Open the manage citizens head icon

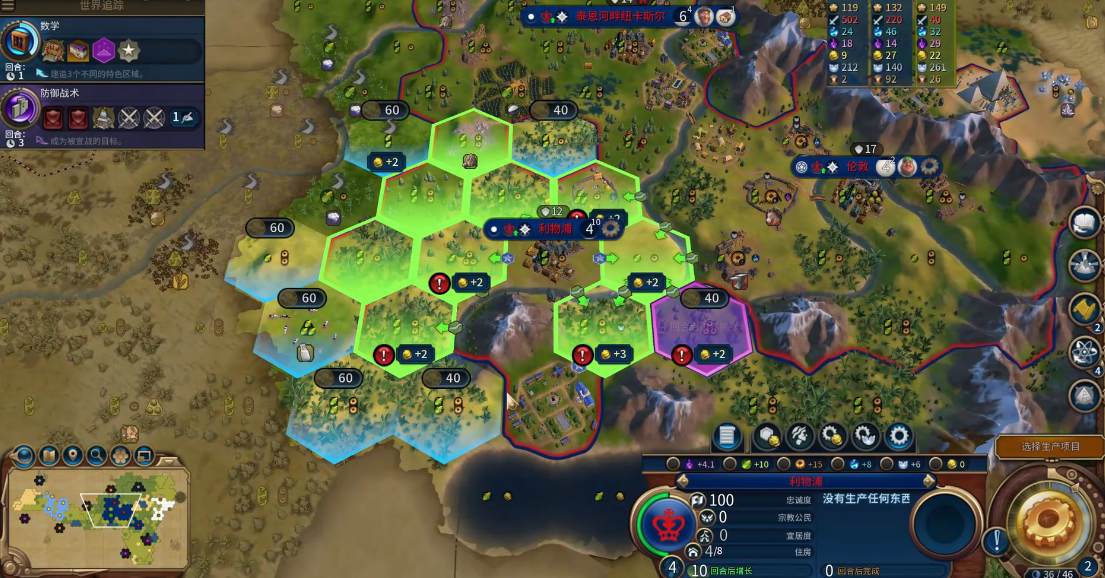800,436
